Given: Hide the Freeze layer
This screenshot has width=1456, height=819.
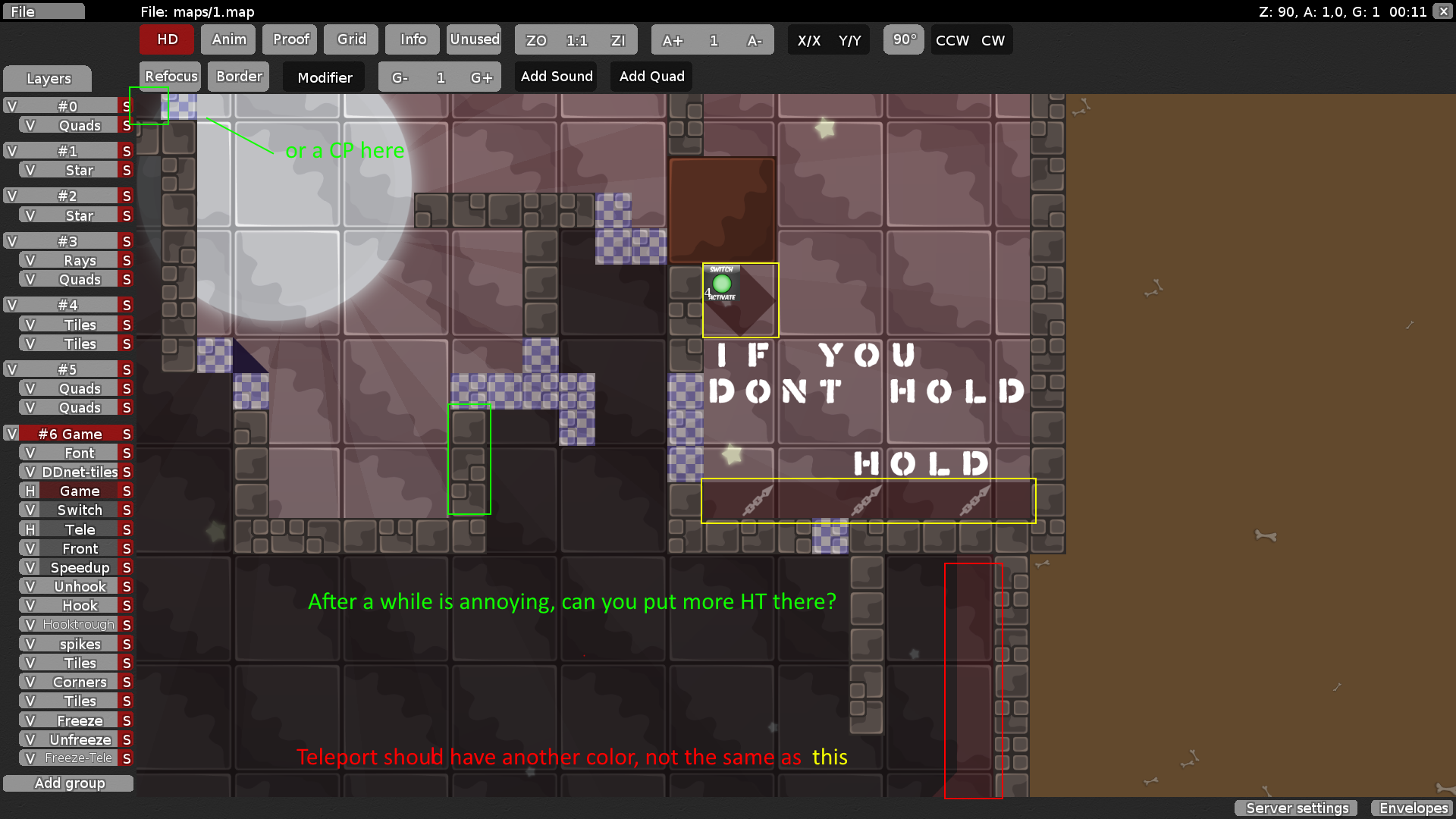Looking at the screenshot, I should pos(30,720).
